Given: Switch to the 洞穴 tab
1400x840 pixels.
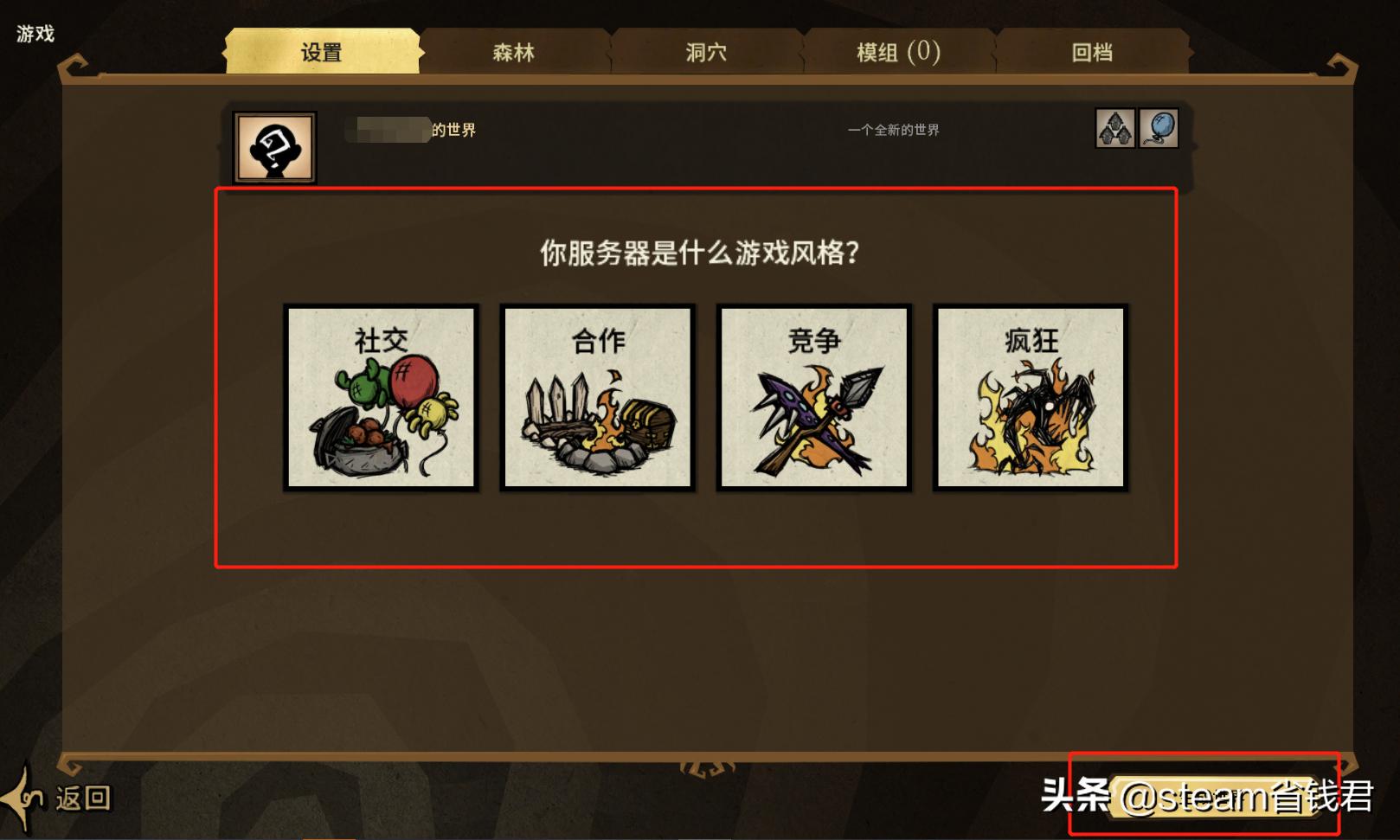Looking at the screenshot, I should [x=706, y=52].
